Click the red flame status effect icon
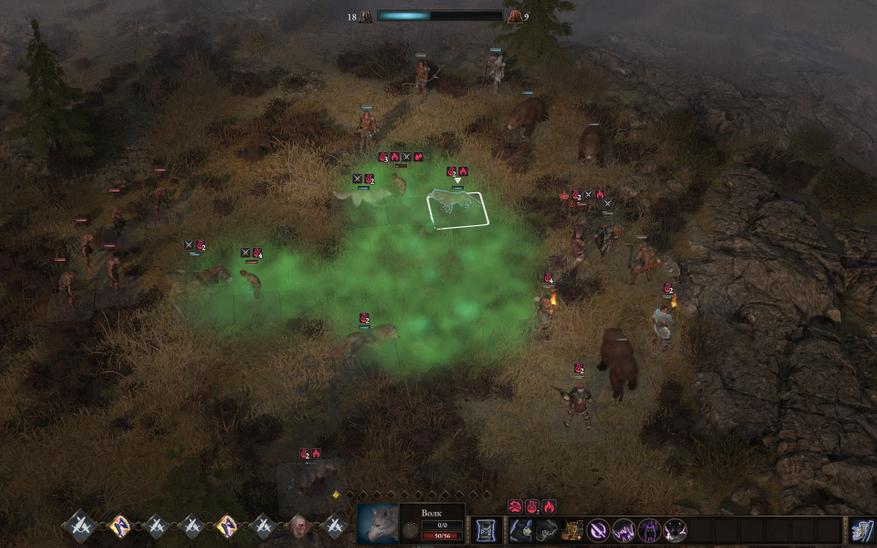 tap(550, 507)
